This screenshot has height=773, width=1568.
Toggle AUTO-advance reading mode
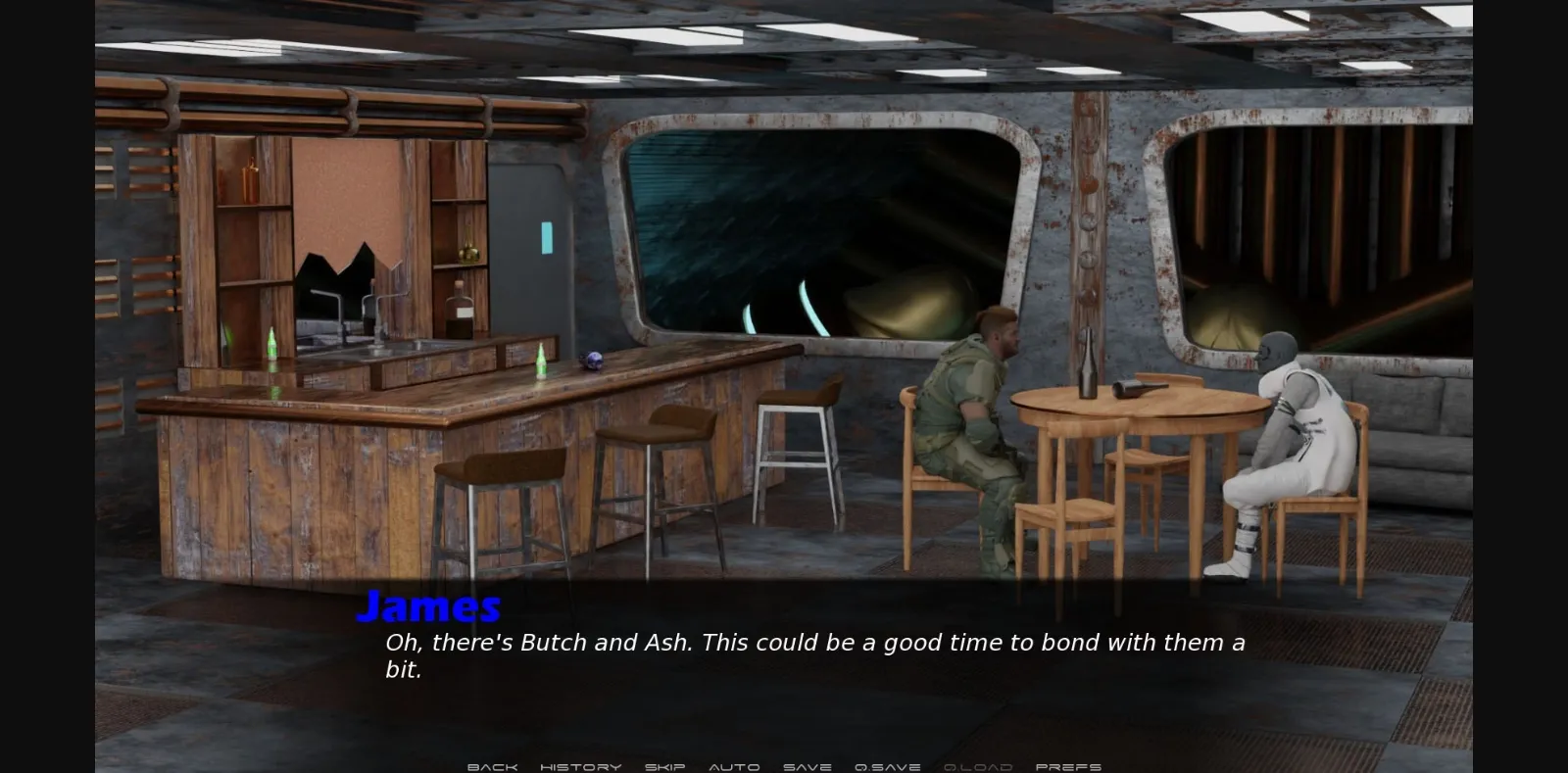click(x=733, y=767)
